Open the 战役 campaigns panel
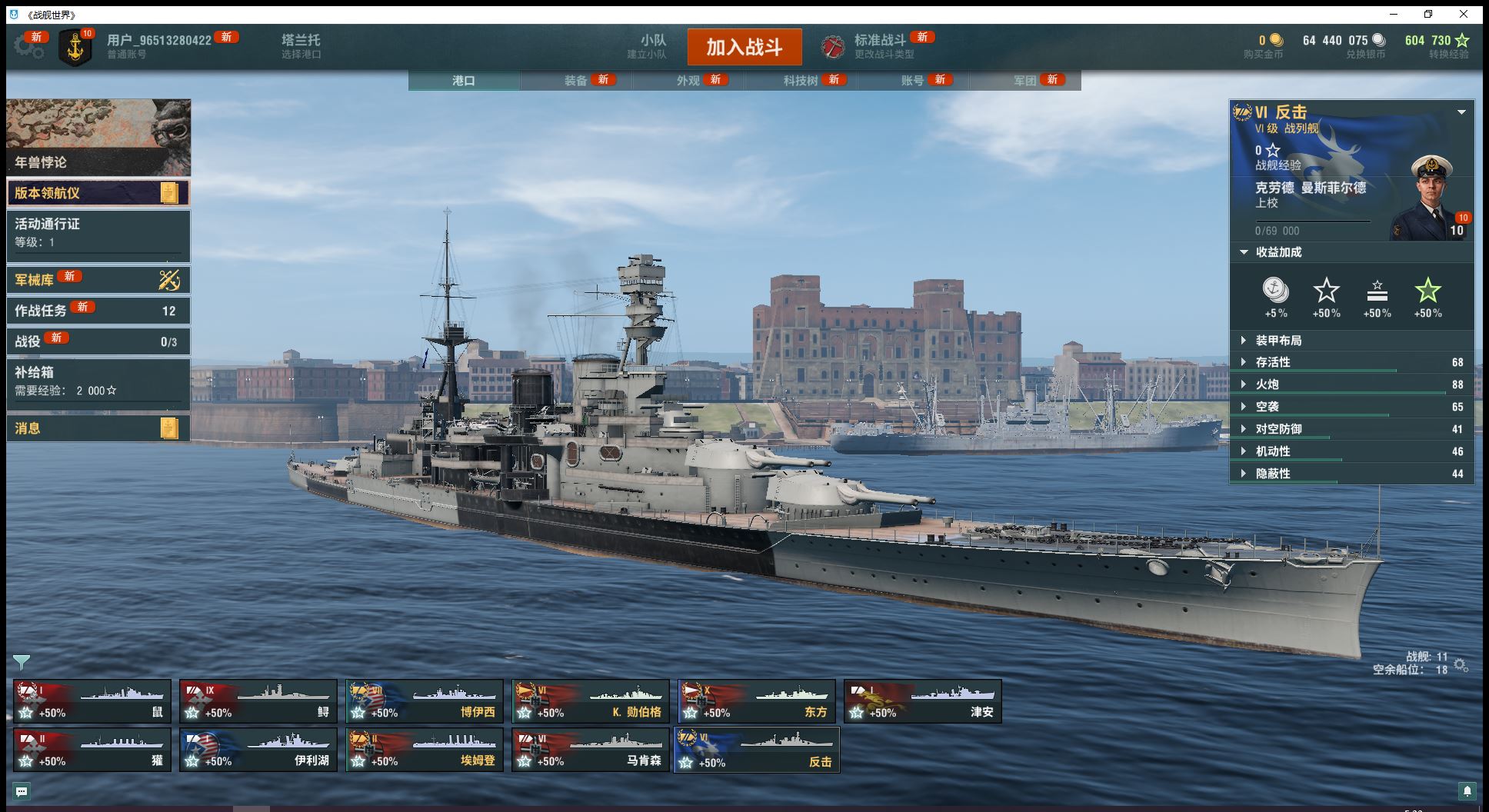The height and width of the screenshot is (812, 1489). (98, 341)
